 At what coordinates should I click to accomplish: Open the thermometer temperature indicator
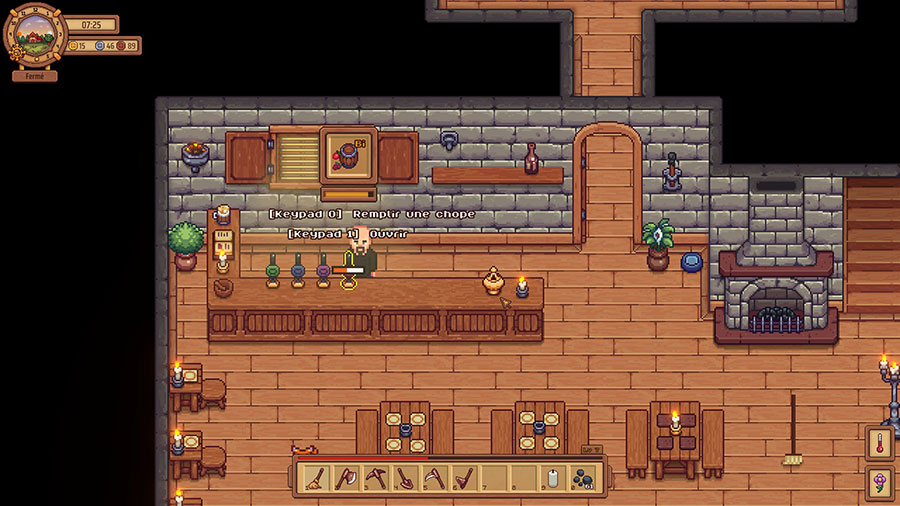(880, 443)
